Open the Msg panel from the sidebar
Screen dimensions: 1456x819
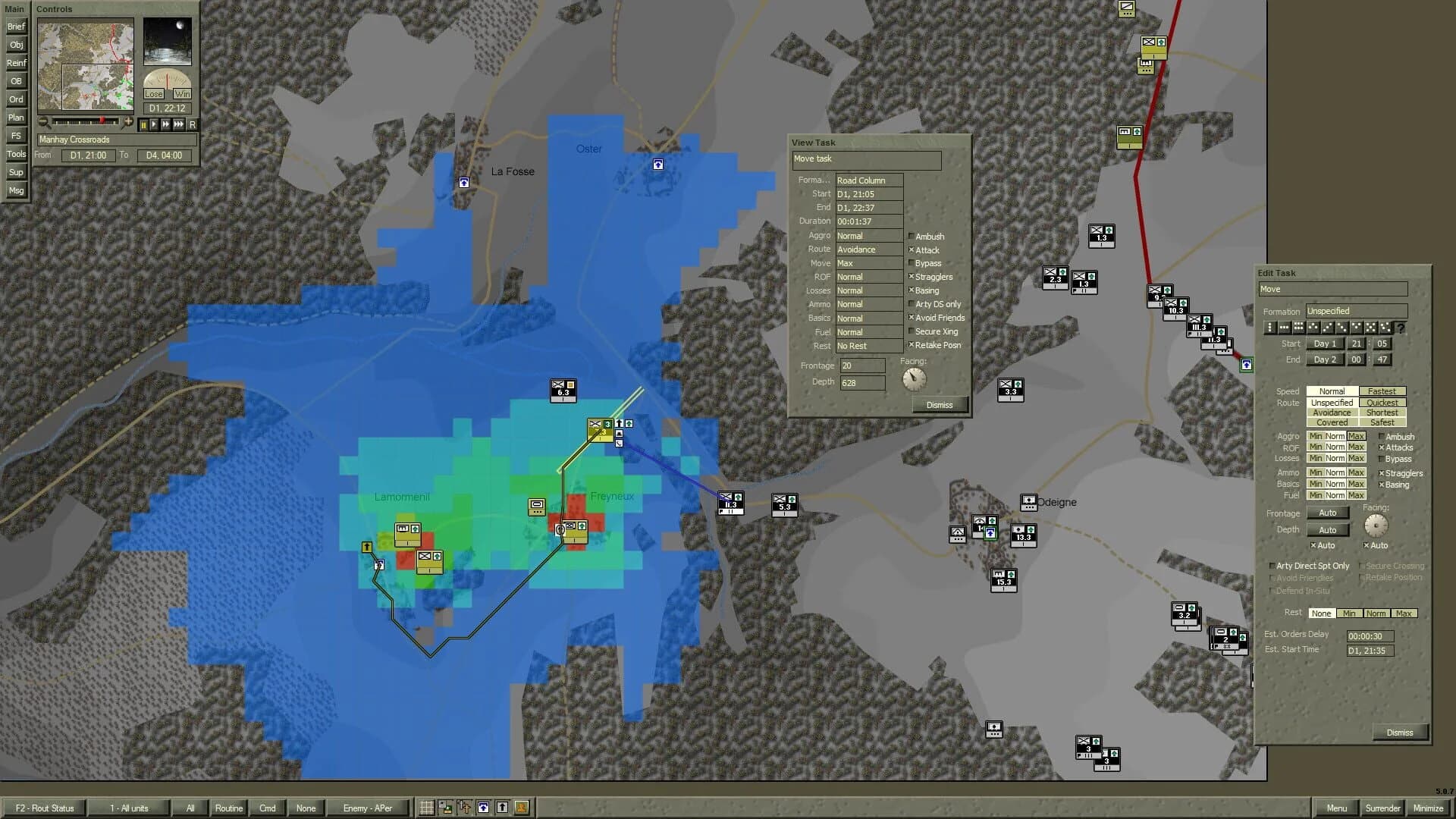pos(16,190)
